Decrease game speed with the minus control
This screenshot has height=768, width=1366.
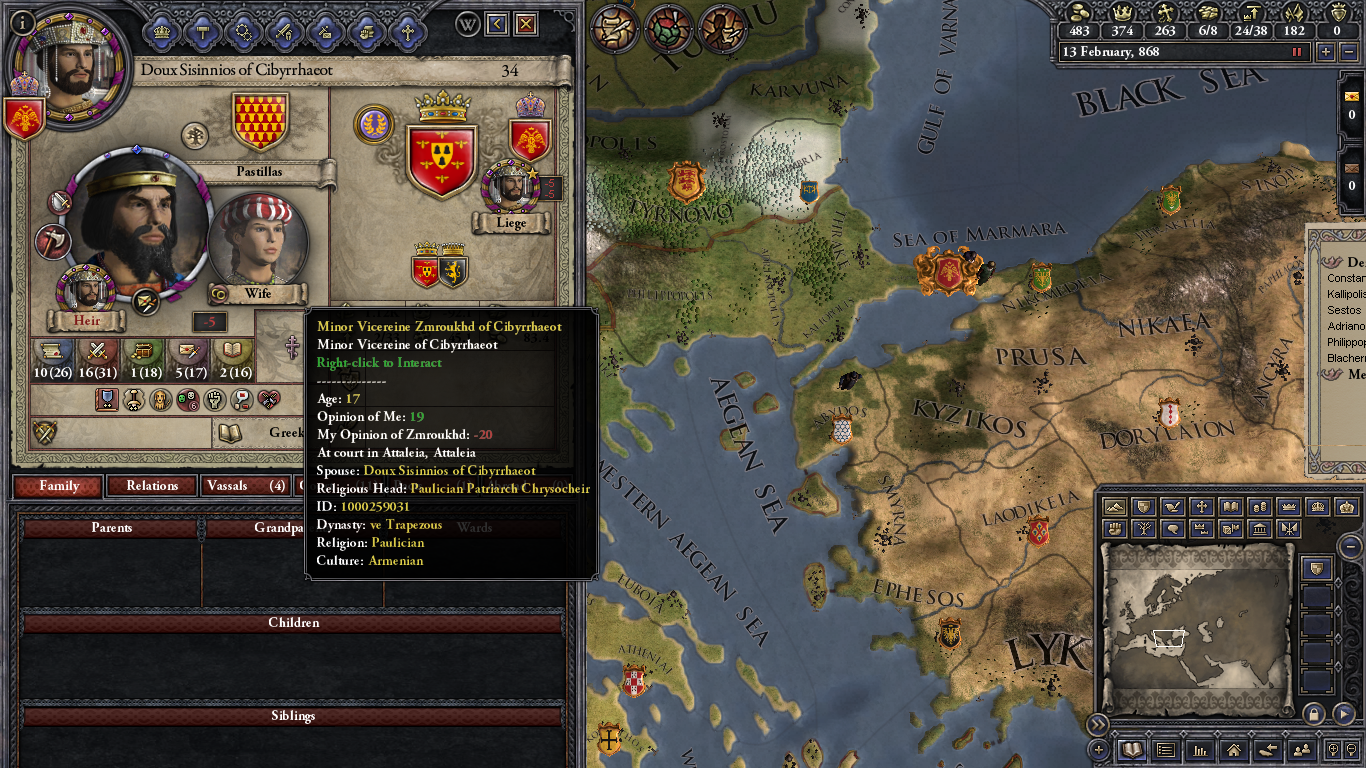click(x=1348, y=52)
